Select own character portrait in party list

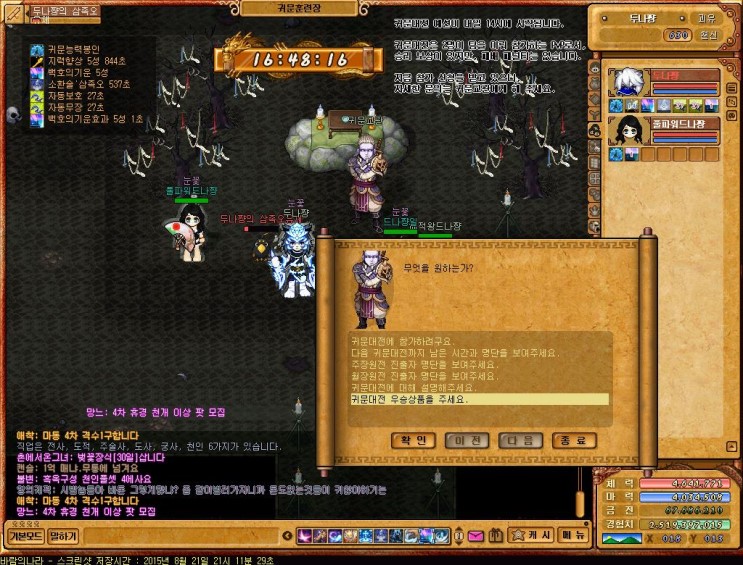click(629, 82)
